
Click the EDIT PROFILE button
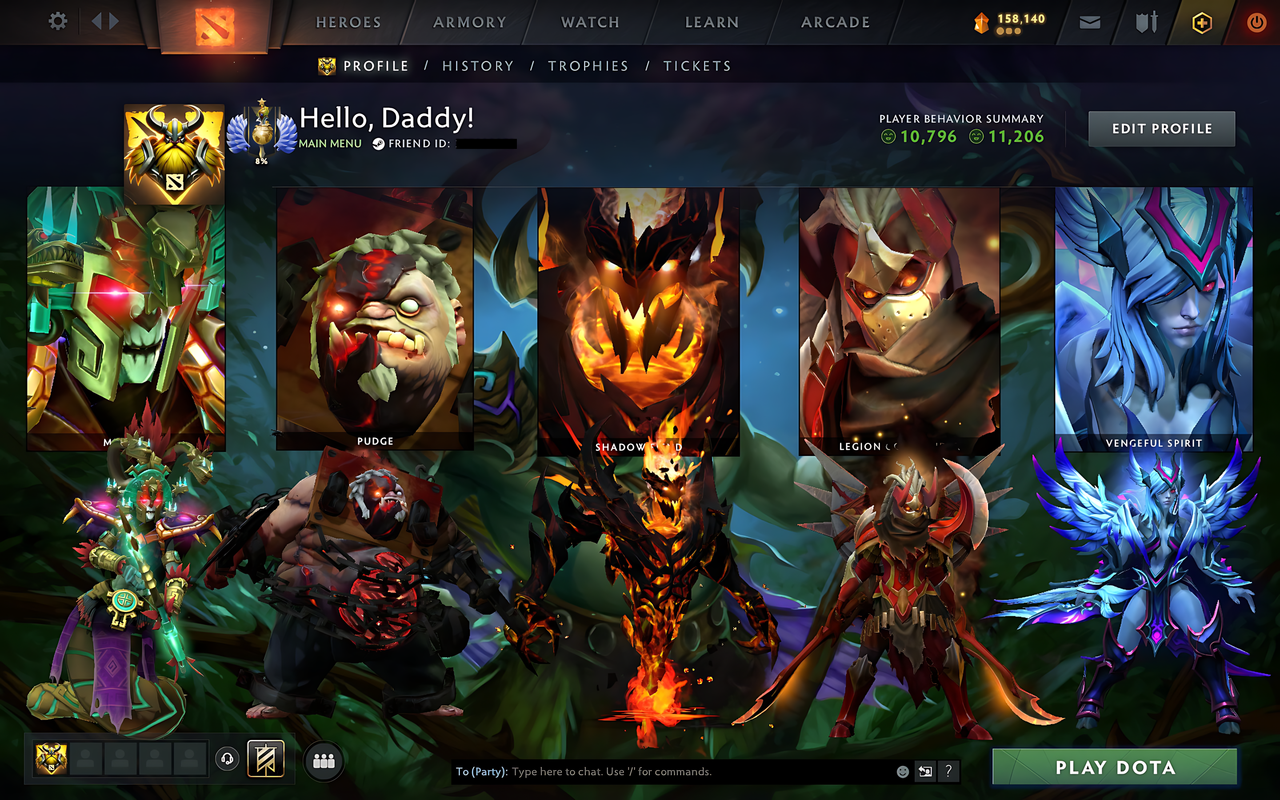pos(1161,128)
